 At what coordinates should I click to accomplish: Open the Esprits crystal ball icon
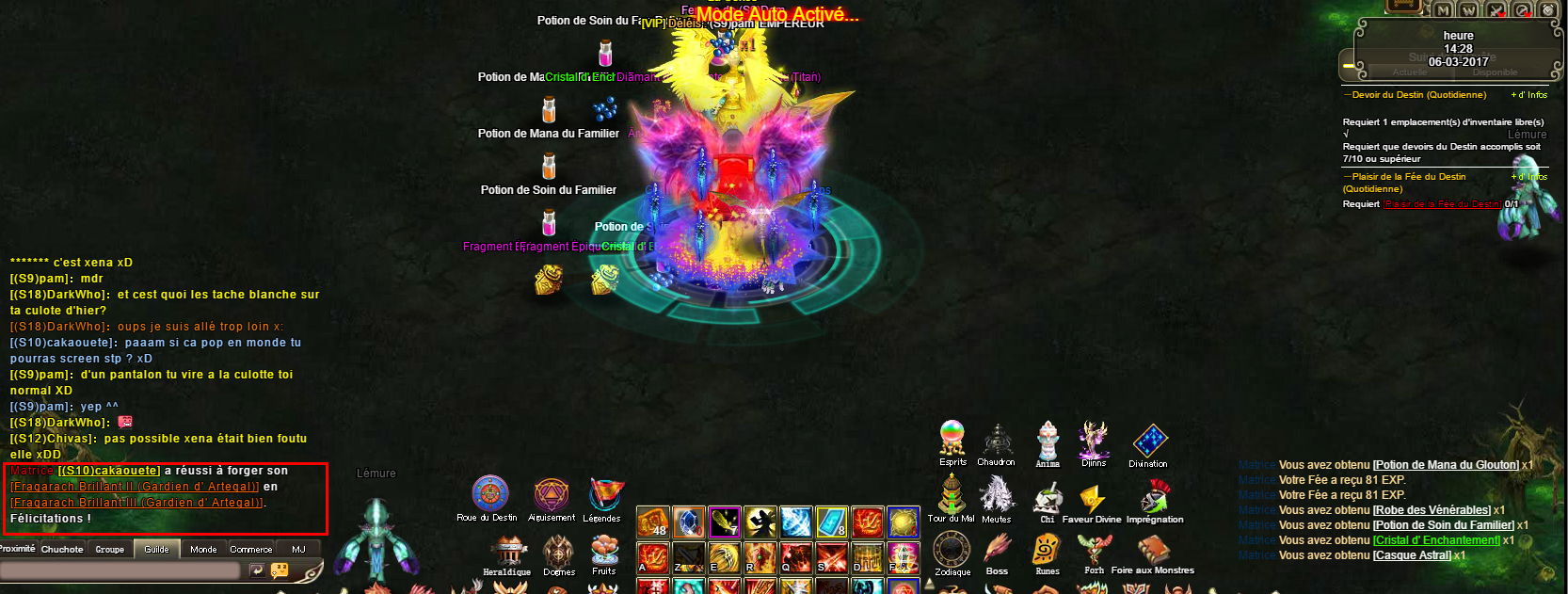952,439
